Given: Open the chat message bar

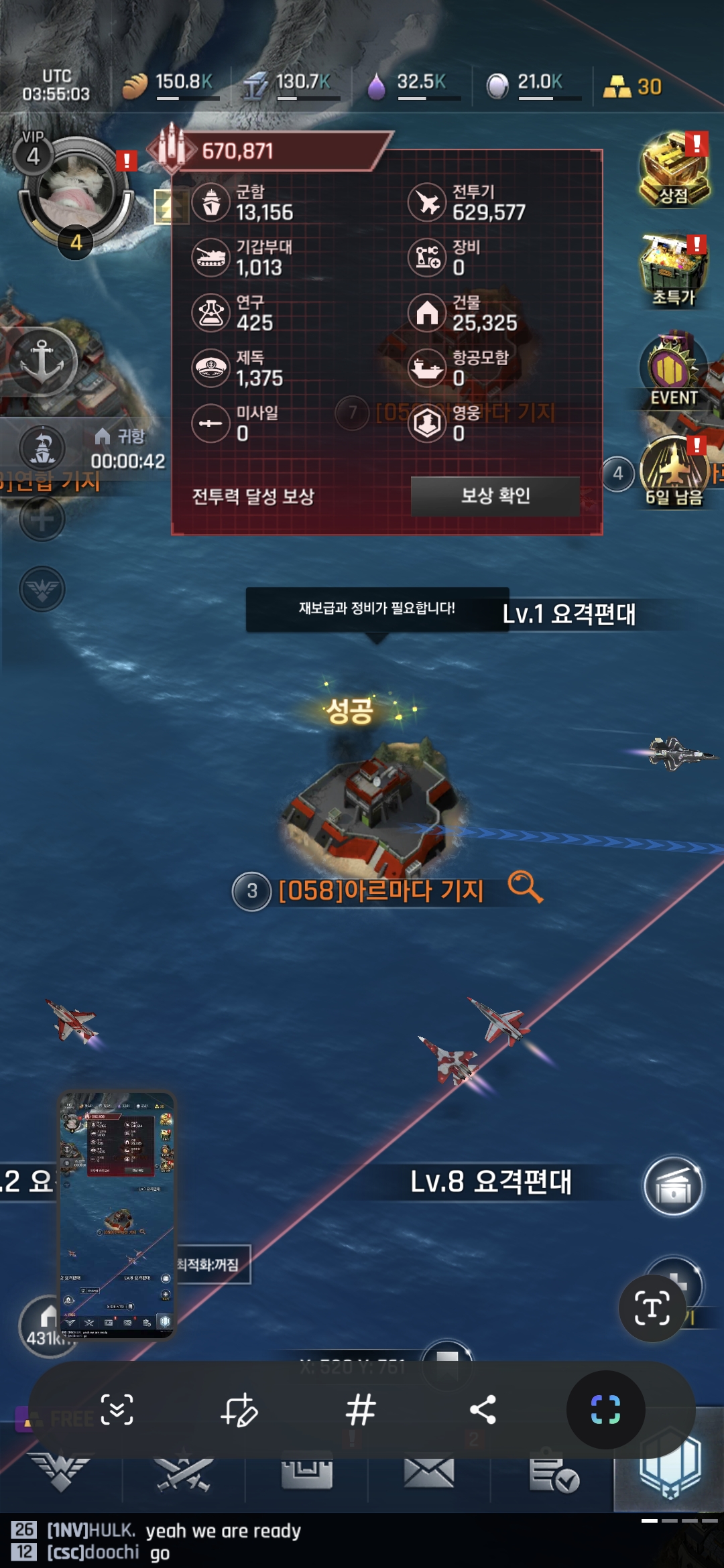Looking at the screenshot, I should coord(335,1541).
